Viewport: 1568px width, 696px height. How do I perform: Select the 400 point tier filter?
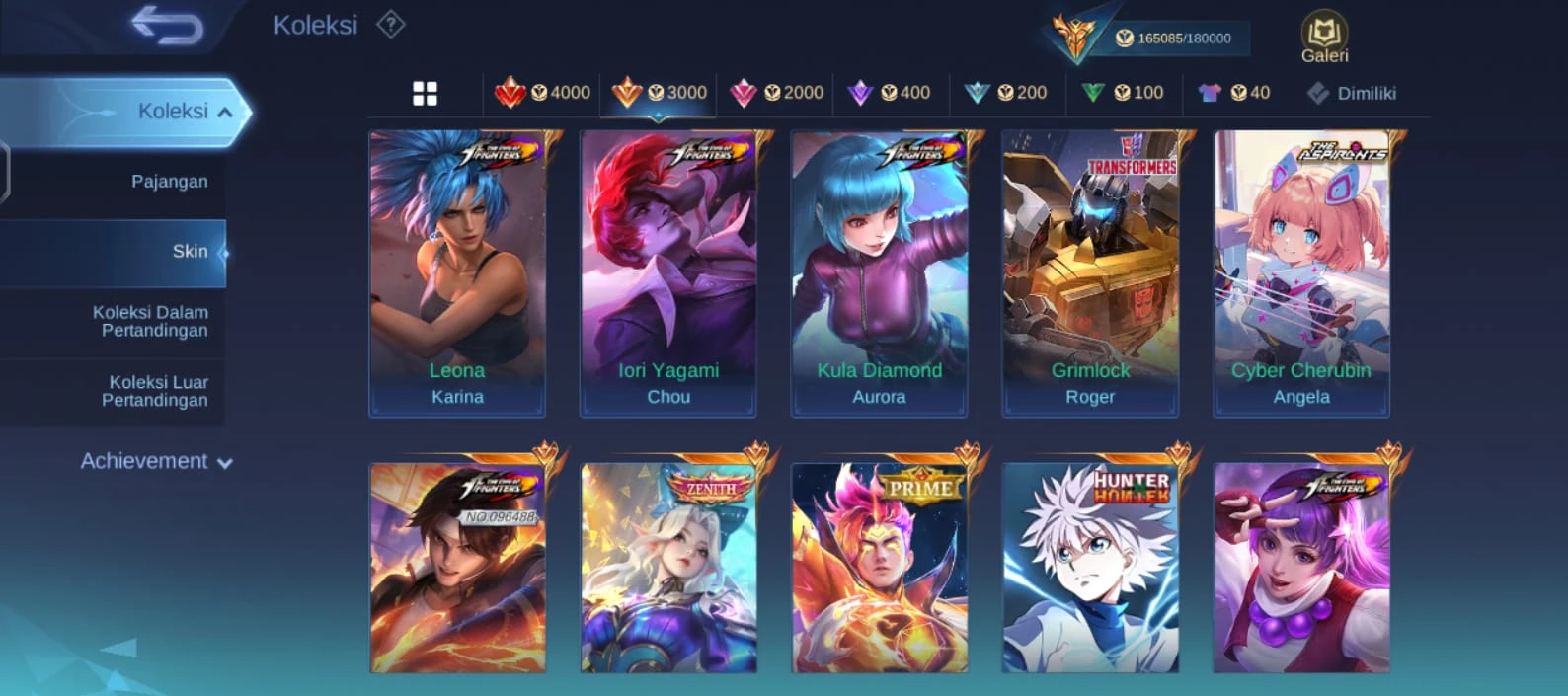click(x=891, y=93)
